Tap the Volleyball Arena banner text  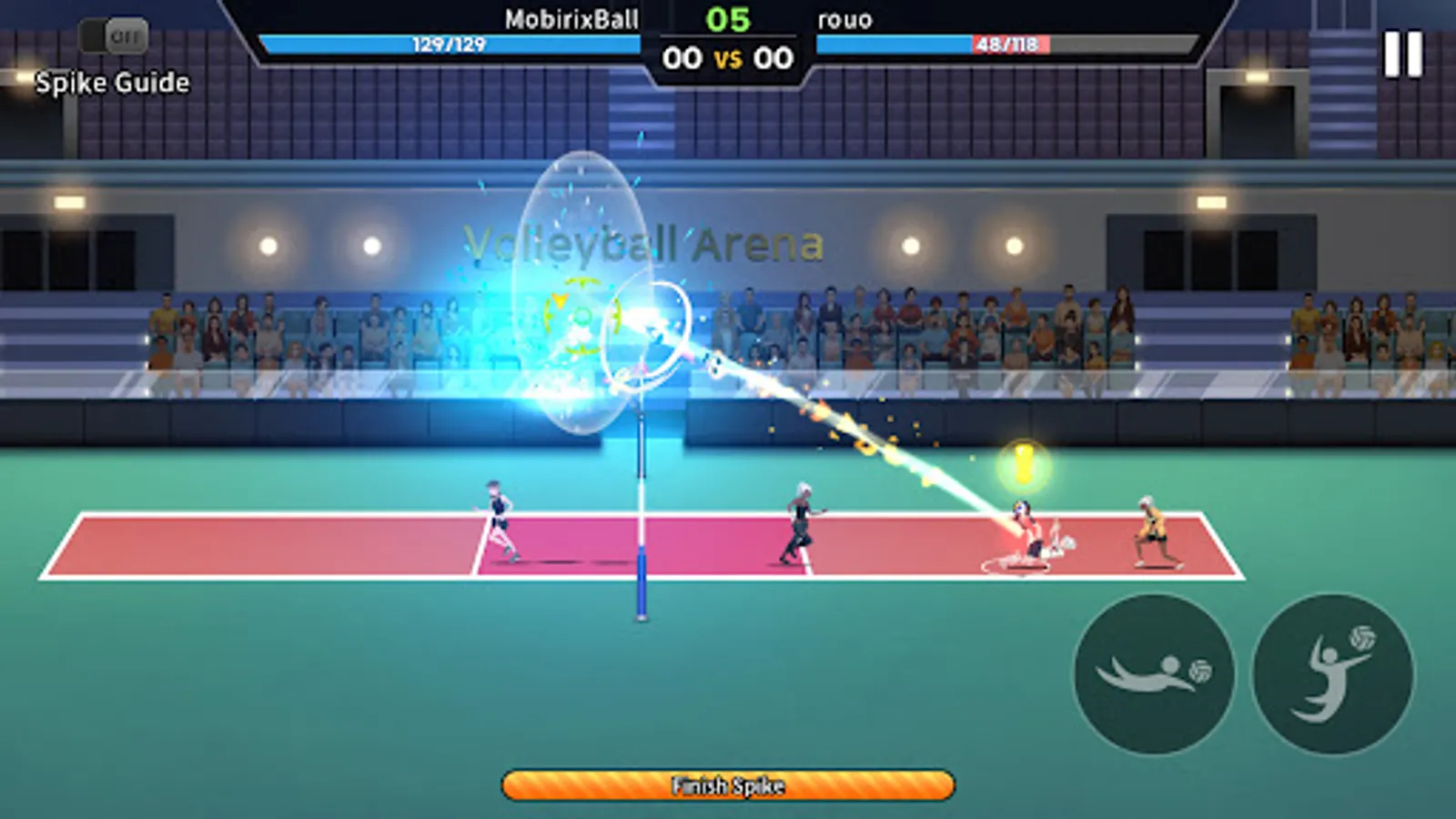point(643,244)
